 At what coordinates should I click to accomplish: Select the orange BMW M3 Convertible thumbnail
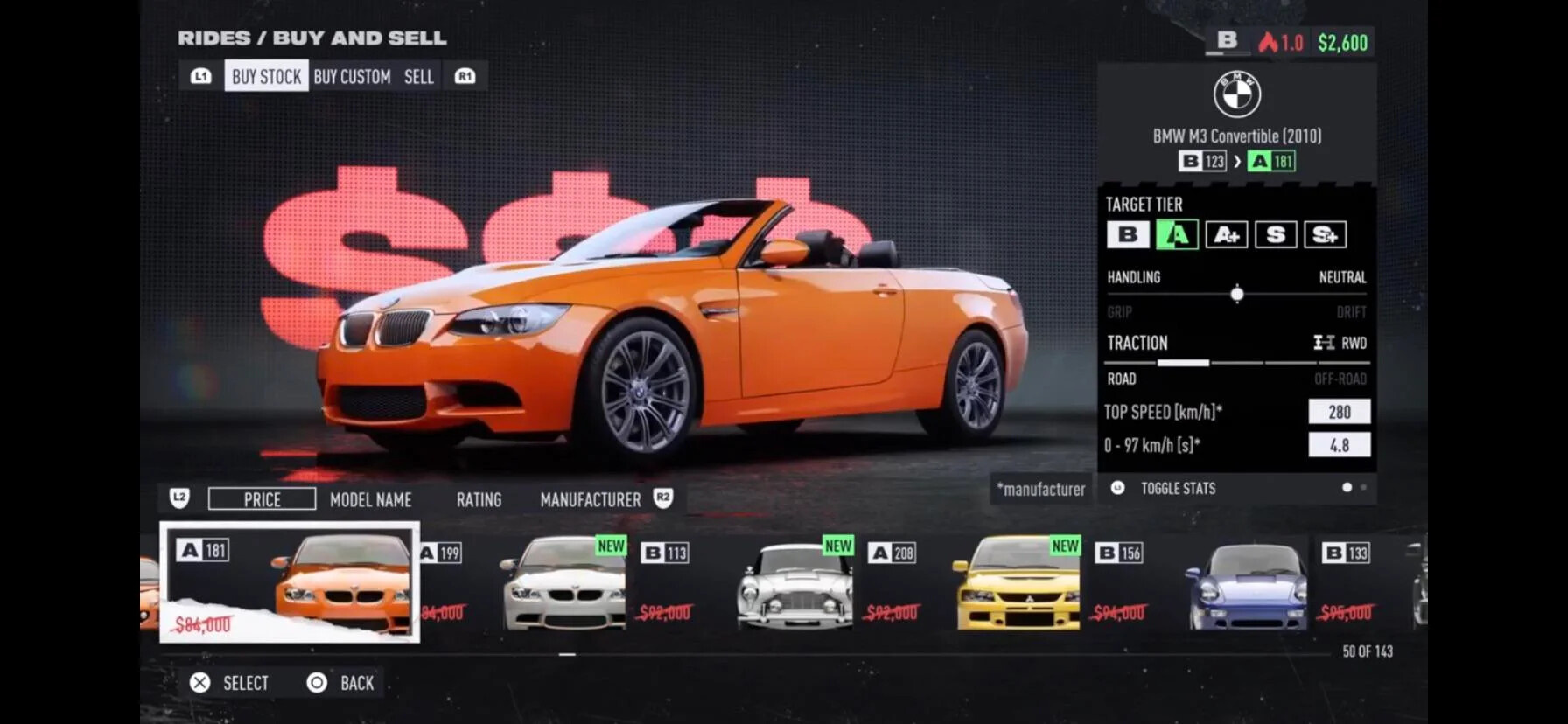pyautogui.click(x=290, y=581)
